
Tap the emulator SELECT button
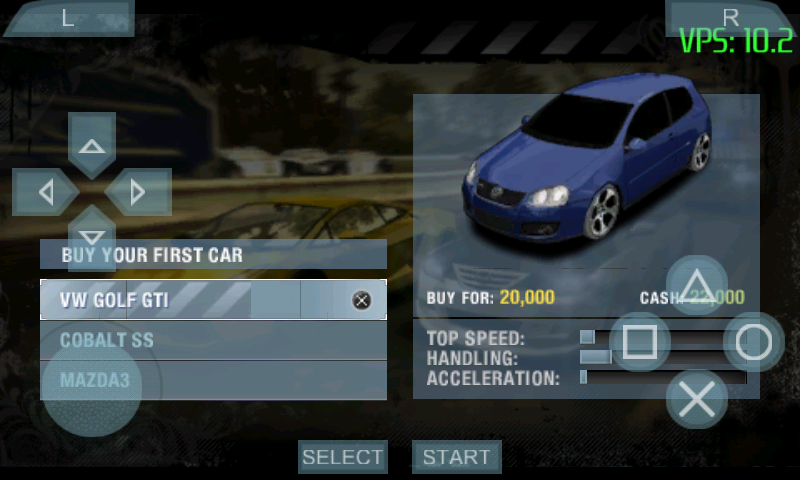click(x=342, y=457)
